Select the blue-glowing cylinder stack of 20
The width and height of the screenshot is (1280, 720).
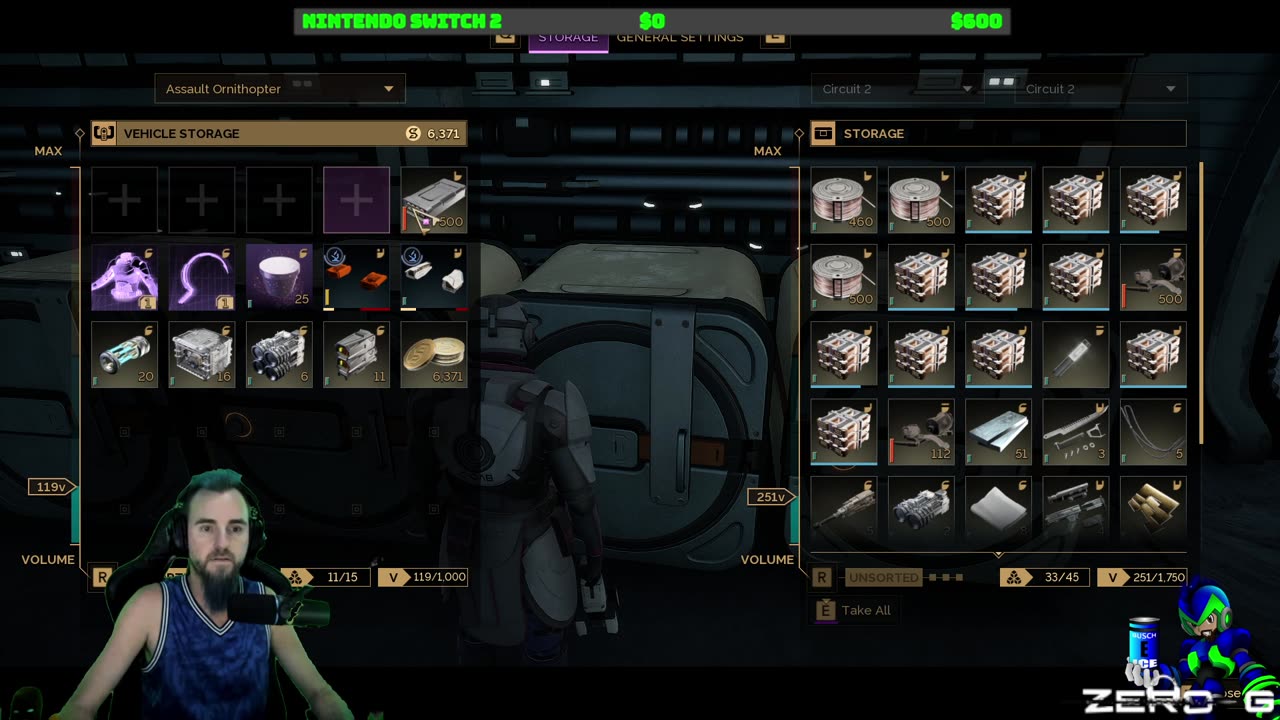point(125,354)
